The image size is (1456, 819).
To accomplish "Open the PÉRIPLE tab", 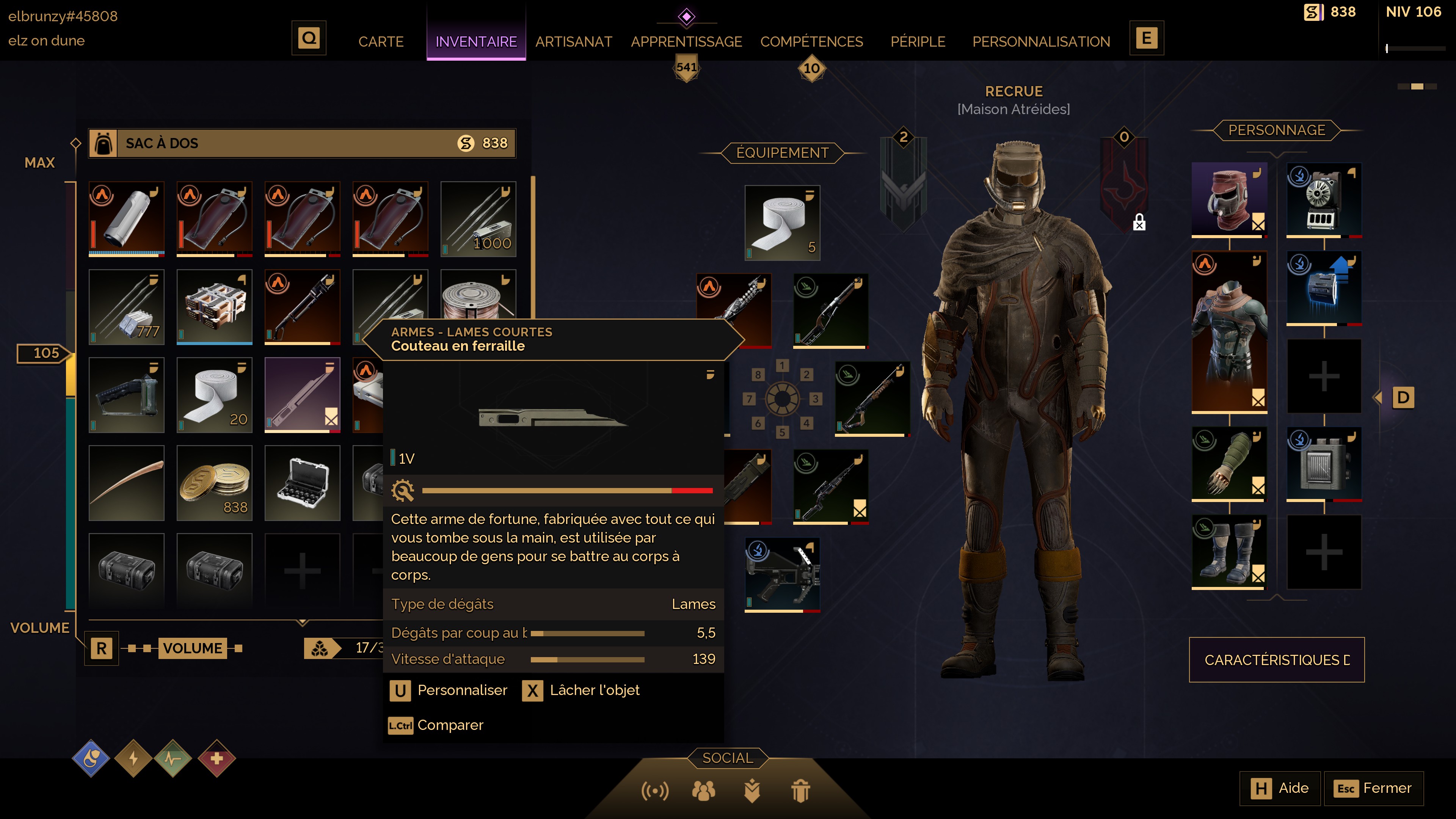I will click(917, 41).
